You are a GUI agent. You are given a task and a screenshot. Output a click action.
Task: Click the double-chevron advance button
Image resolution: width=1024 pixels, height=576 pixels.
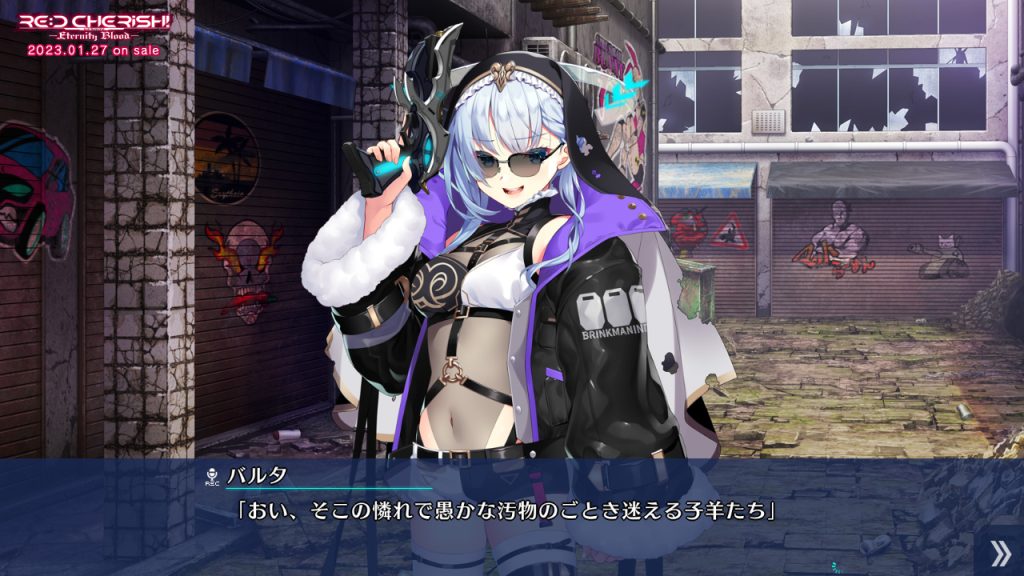tap(999, 552)
